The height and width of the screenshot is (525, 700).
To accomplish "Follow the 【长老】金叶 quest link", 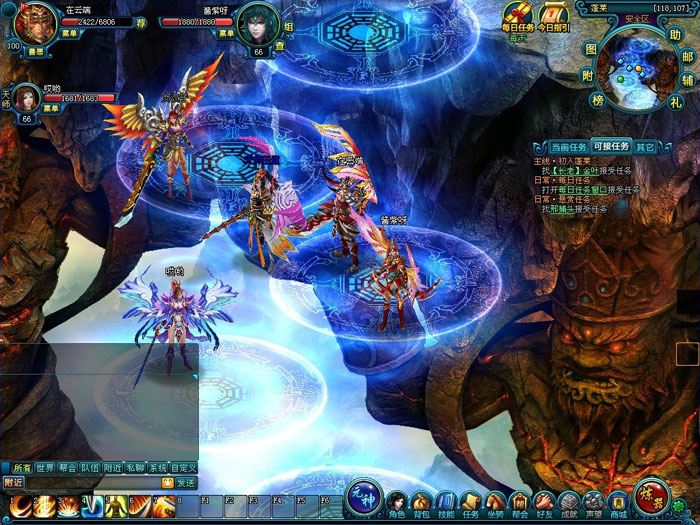I will [571, 171].
